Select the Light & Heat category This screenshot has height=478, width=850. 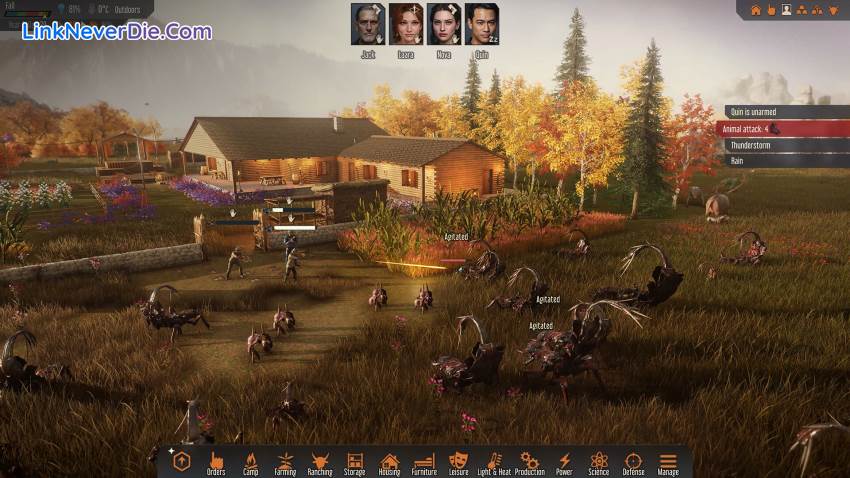pos(494,461)
